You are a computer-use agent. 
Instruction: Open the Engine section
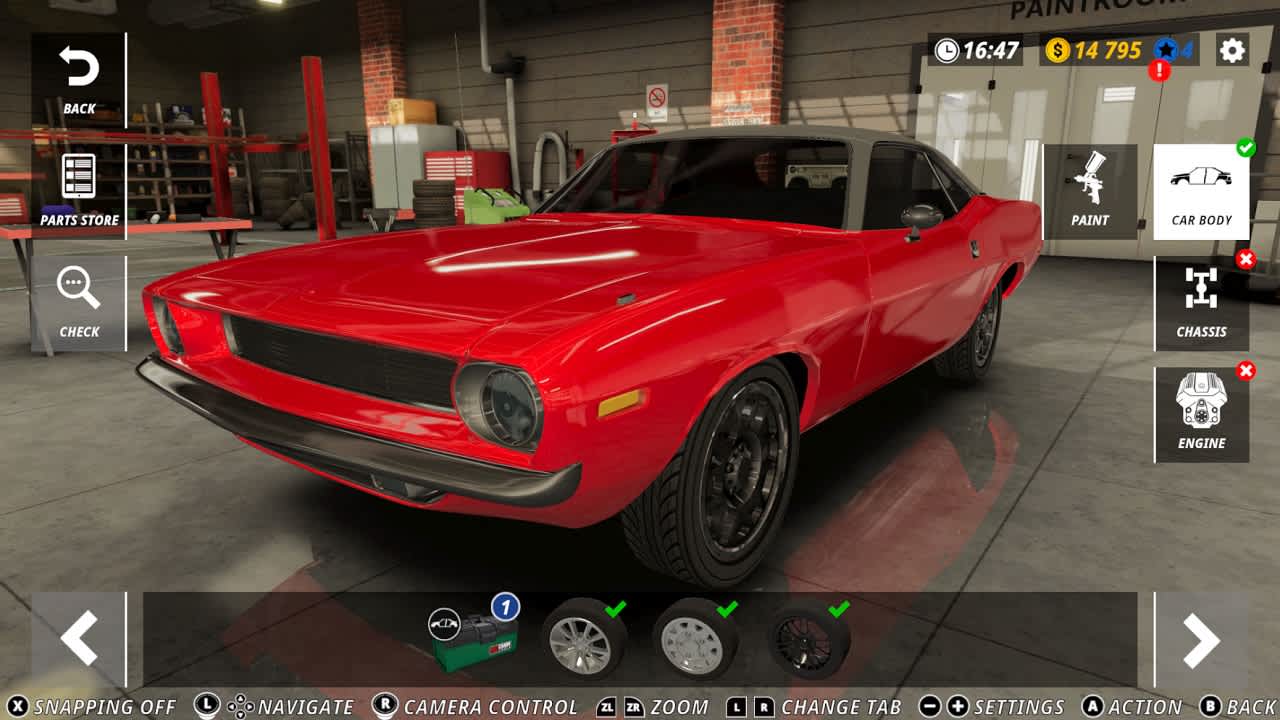pos(1201,412)
